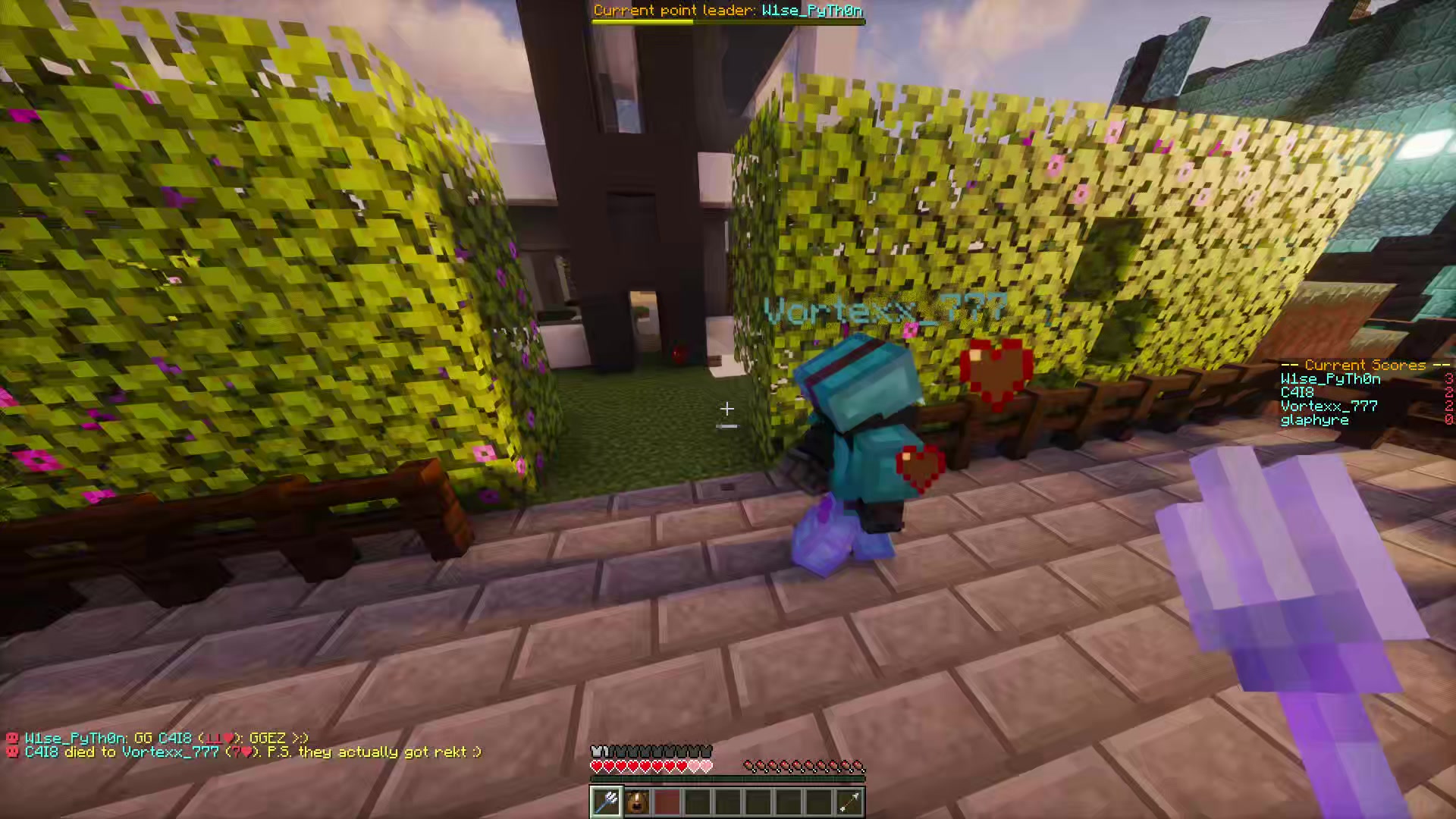This screenshot has height=819, width=1456.
Task: Select the arrow item in the last hotbar slot
Action: coord(850,802)
